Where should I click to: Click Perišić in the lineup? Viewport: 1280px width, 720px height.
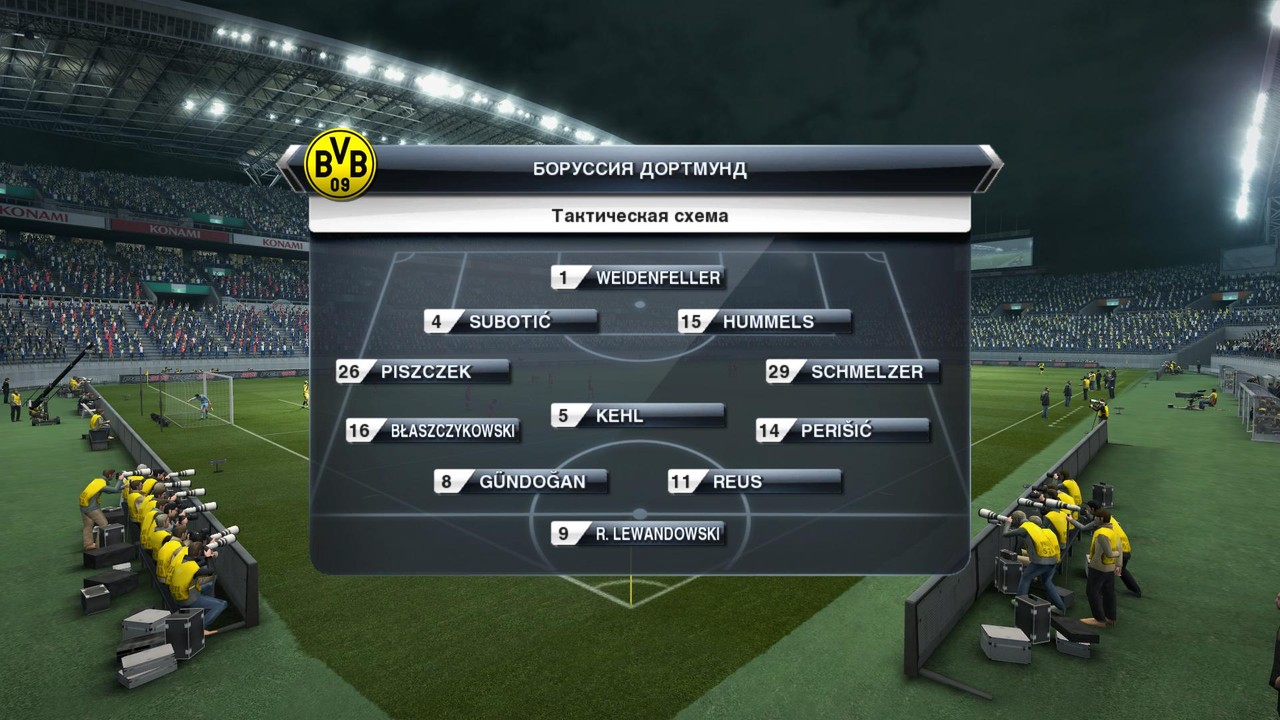click(842, 431)
